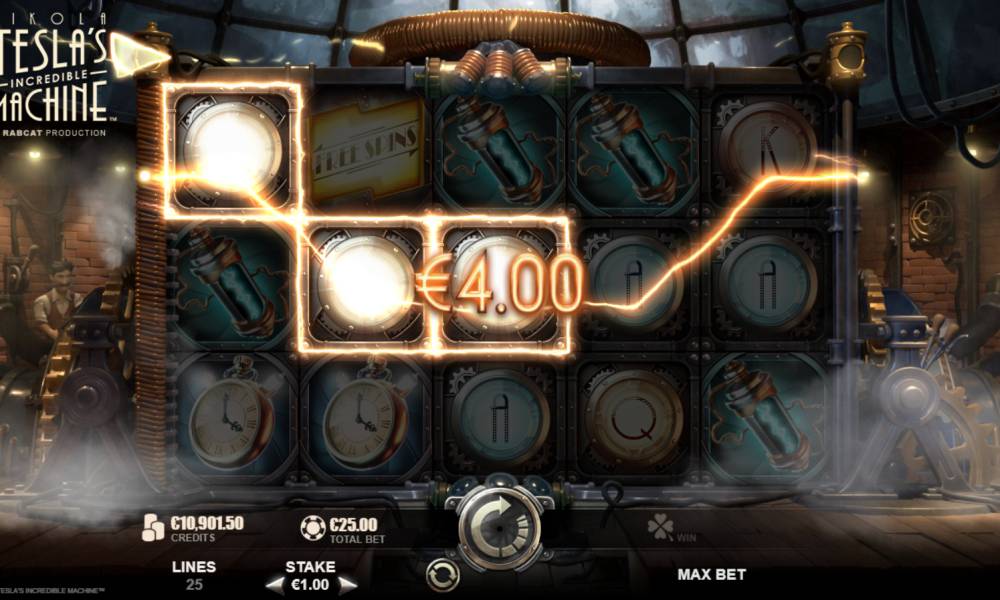1000x600 pixels.
Task: Set the wager using MAX BET
Action: click(711, 575)
